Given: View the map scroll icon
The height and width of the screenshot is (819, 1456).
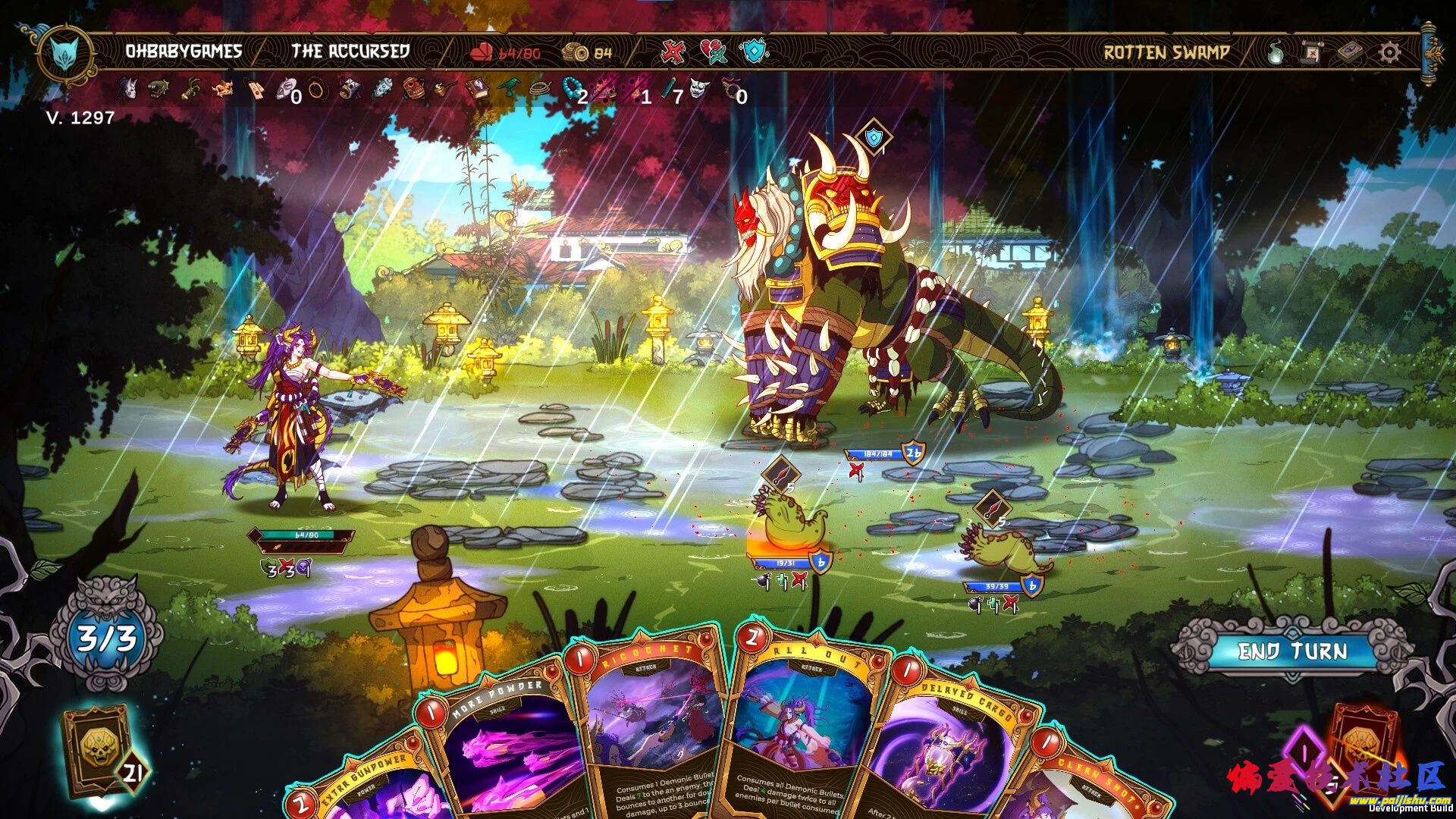Looking at the screenshot, I should pyautogui.click(x=1312, y=52).
